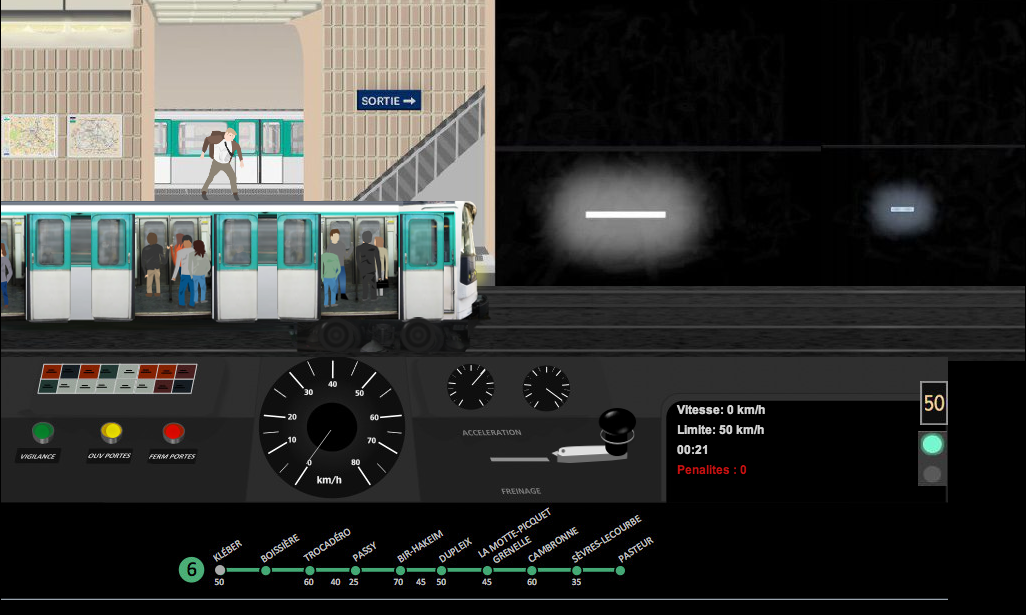1026x615 pixels.
Task: Click the green VIGILANCE button
Action: [x=43, y=433]
